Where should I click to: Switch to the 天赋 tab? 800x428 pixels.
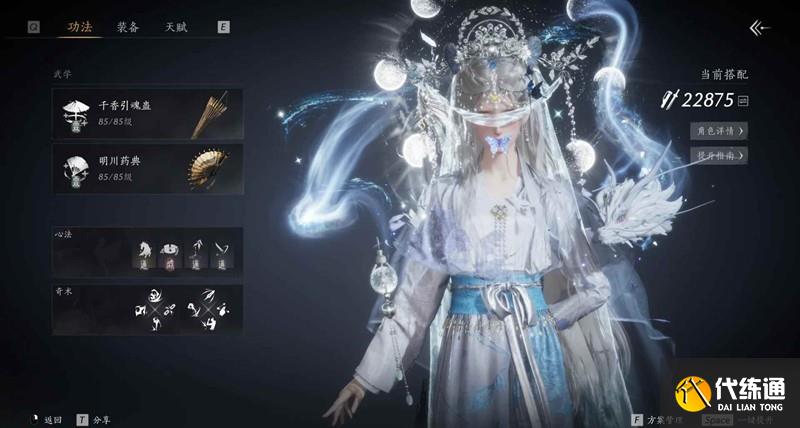coord(176,27)
